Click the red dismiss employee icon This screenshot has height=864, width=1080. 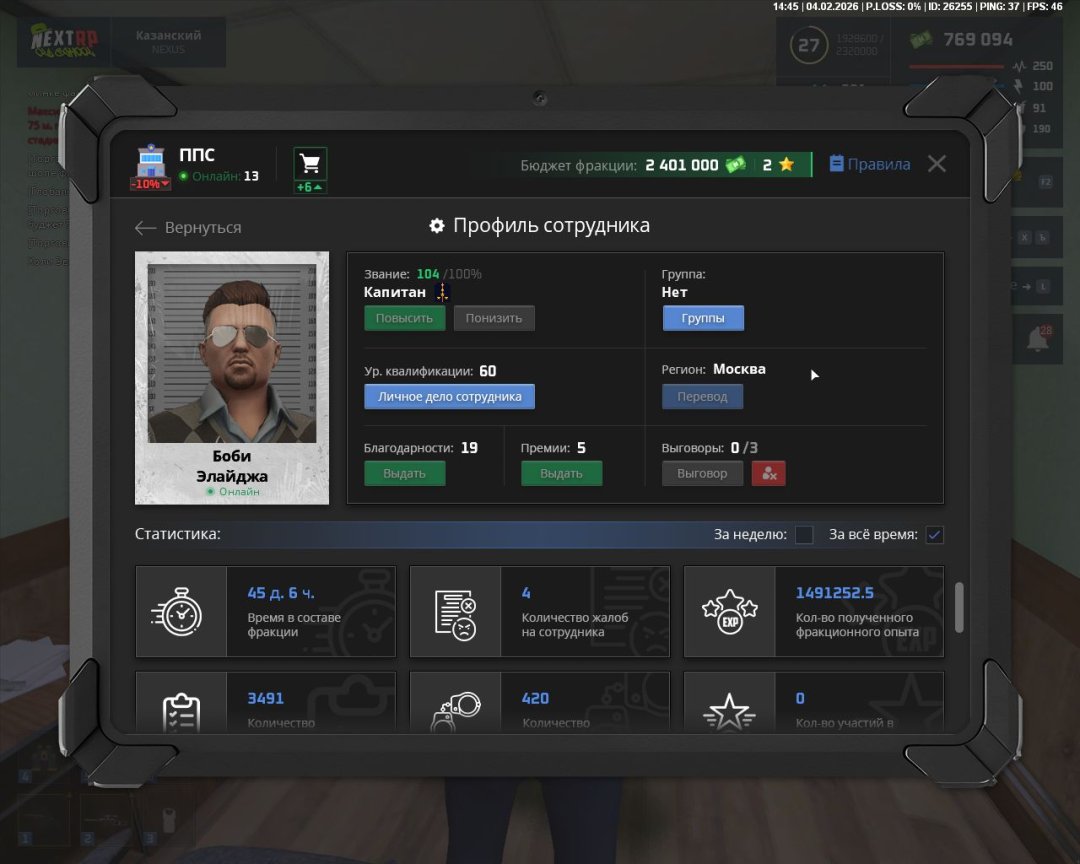pyautogui.click(x=769, y=473)
